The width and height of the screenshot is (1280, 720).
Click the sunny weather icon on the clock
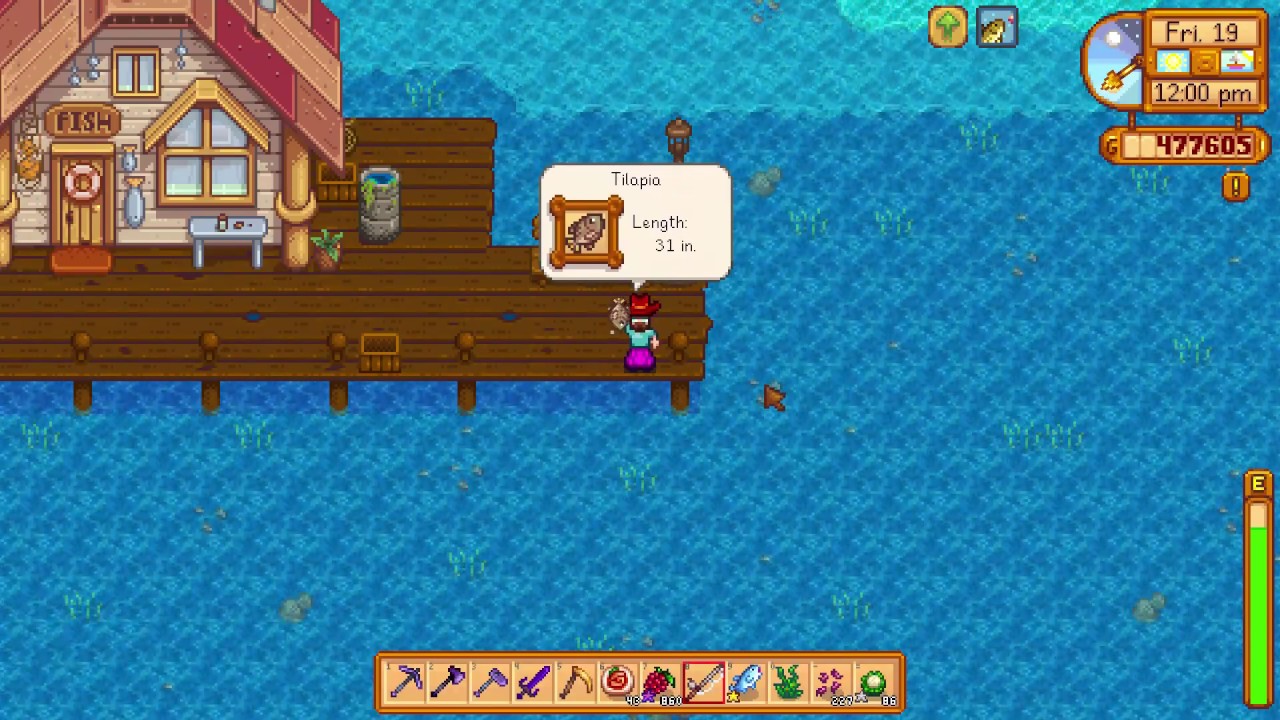[1172, 62]
